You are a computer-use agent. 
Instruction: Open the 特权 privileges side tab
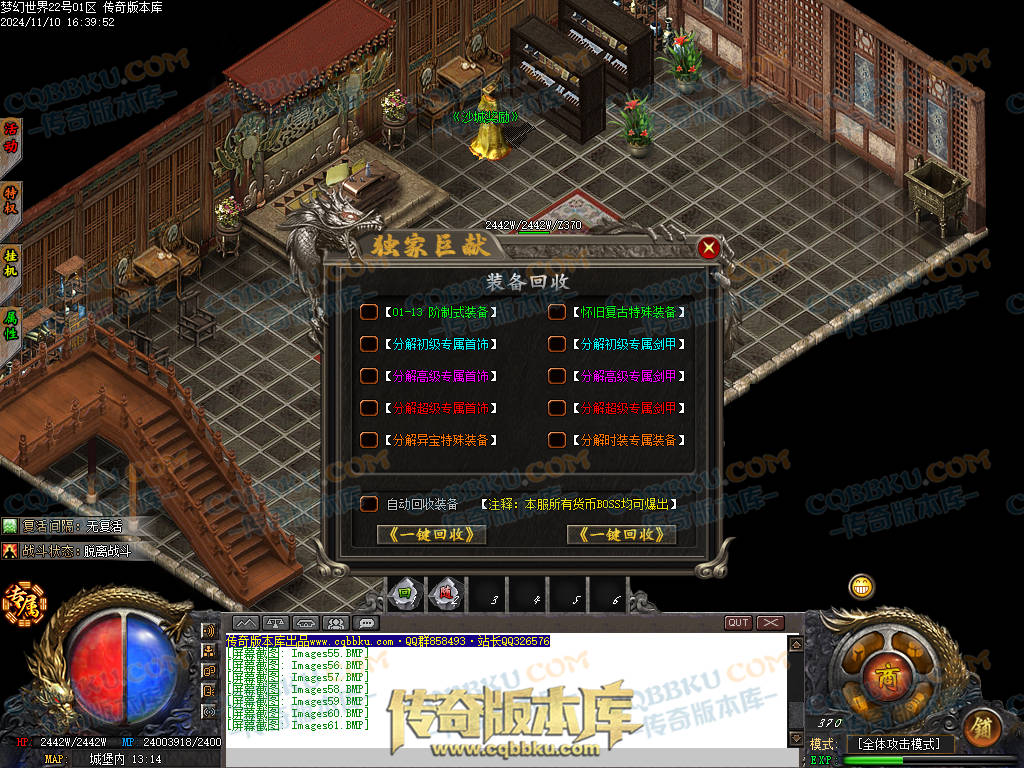click(x=11, y=199)
